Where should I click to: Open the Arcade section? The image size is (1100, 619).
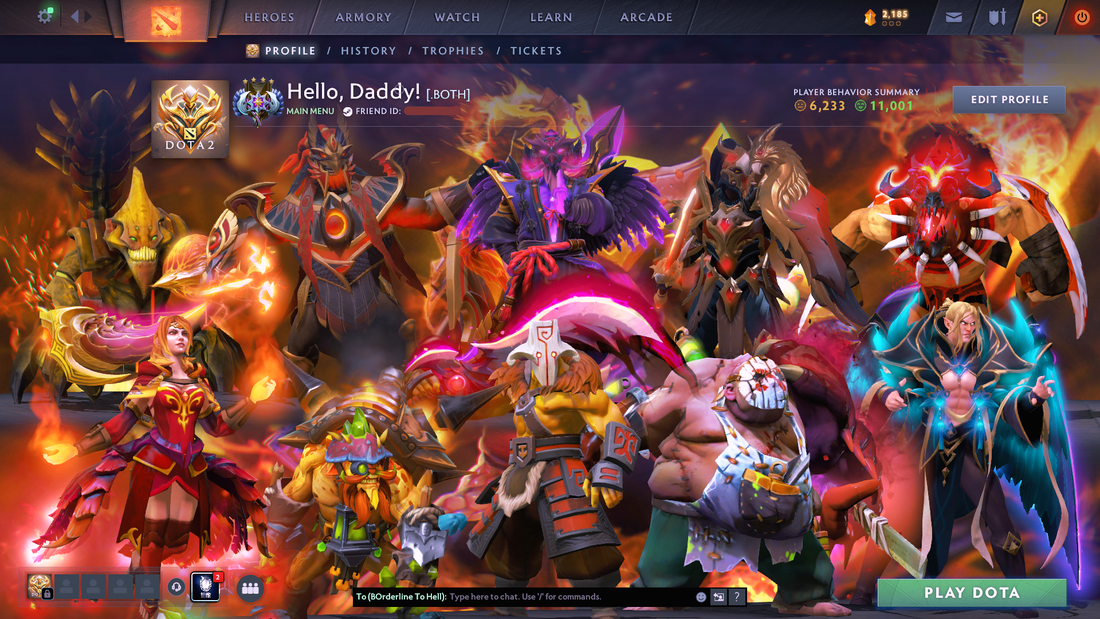[x=646, y=17]
